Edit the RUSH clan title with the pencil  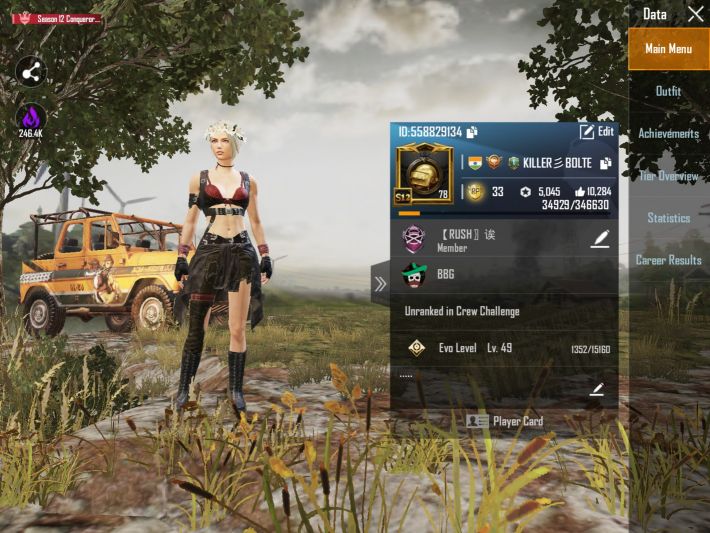coord(600,239)
